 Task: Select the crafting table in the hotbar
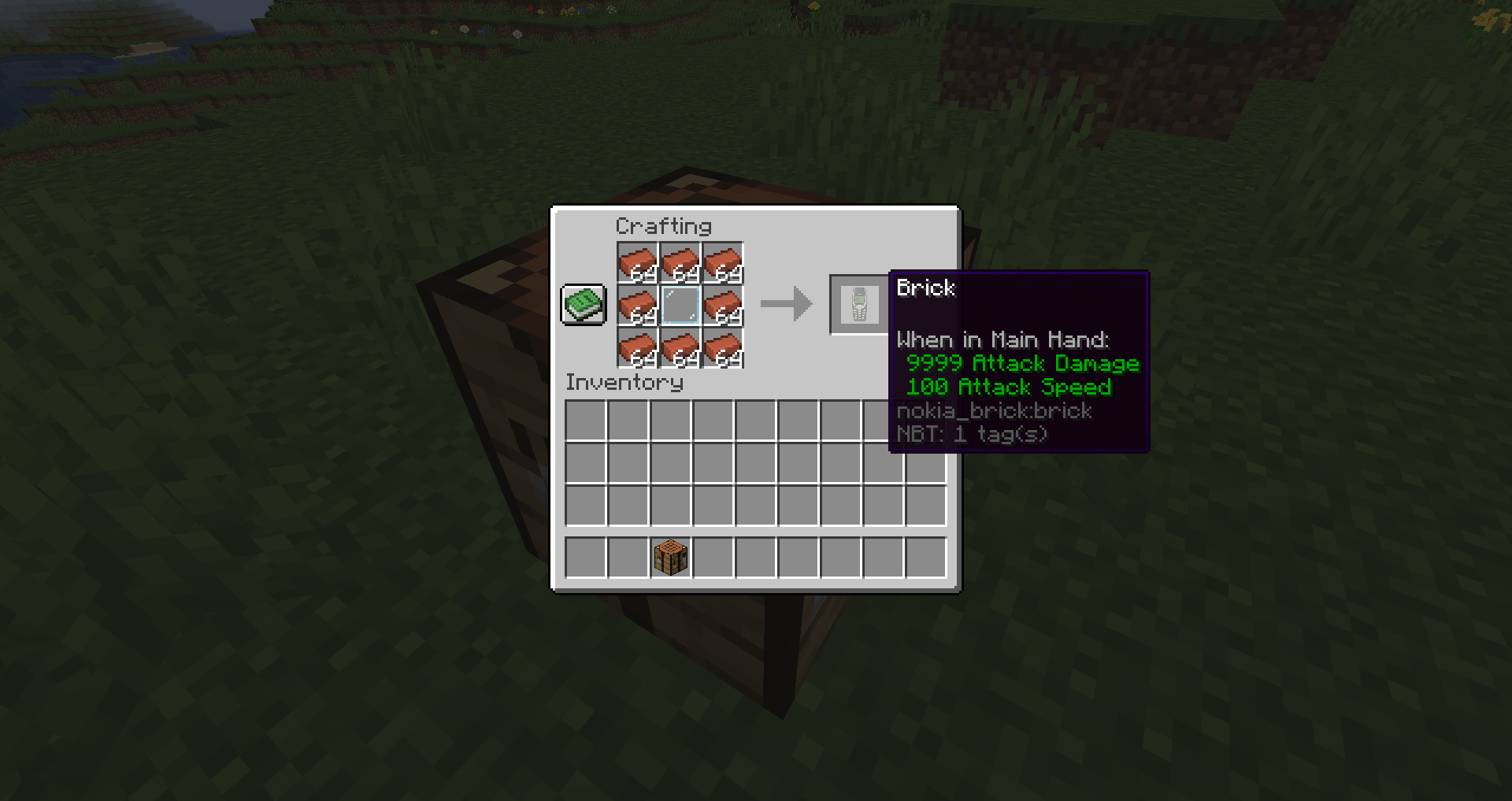(x=670, y=556)
